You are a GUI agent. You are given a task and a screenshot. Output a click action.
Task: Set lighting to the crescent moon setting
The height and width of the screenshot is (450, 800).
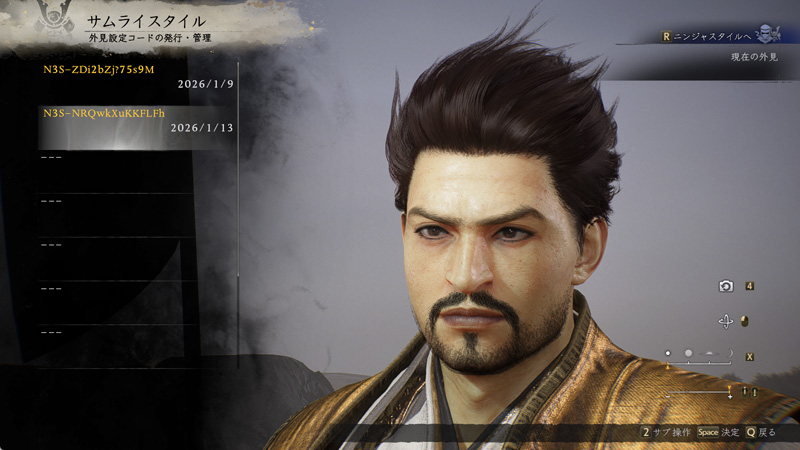click(729, 353)
